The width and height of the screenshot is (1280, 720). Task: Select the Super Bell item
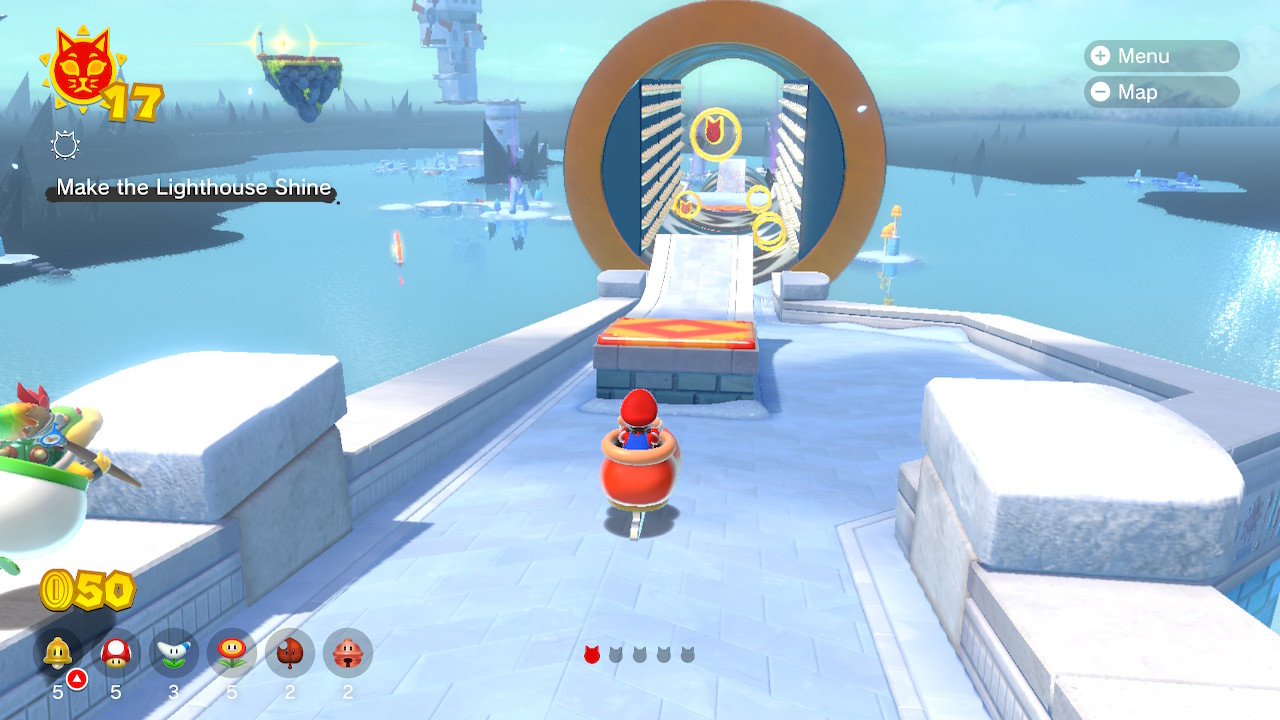pos(58,653)
